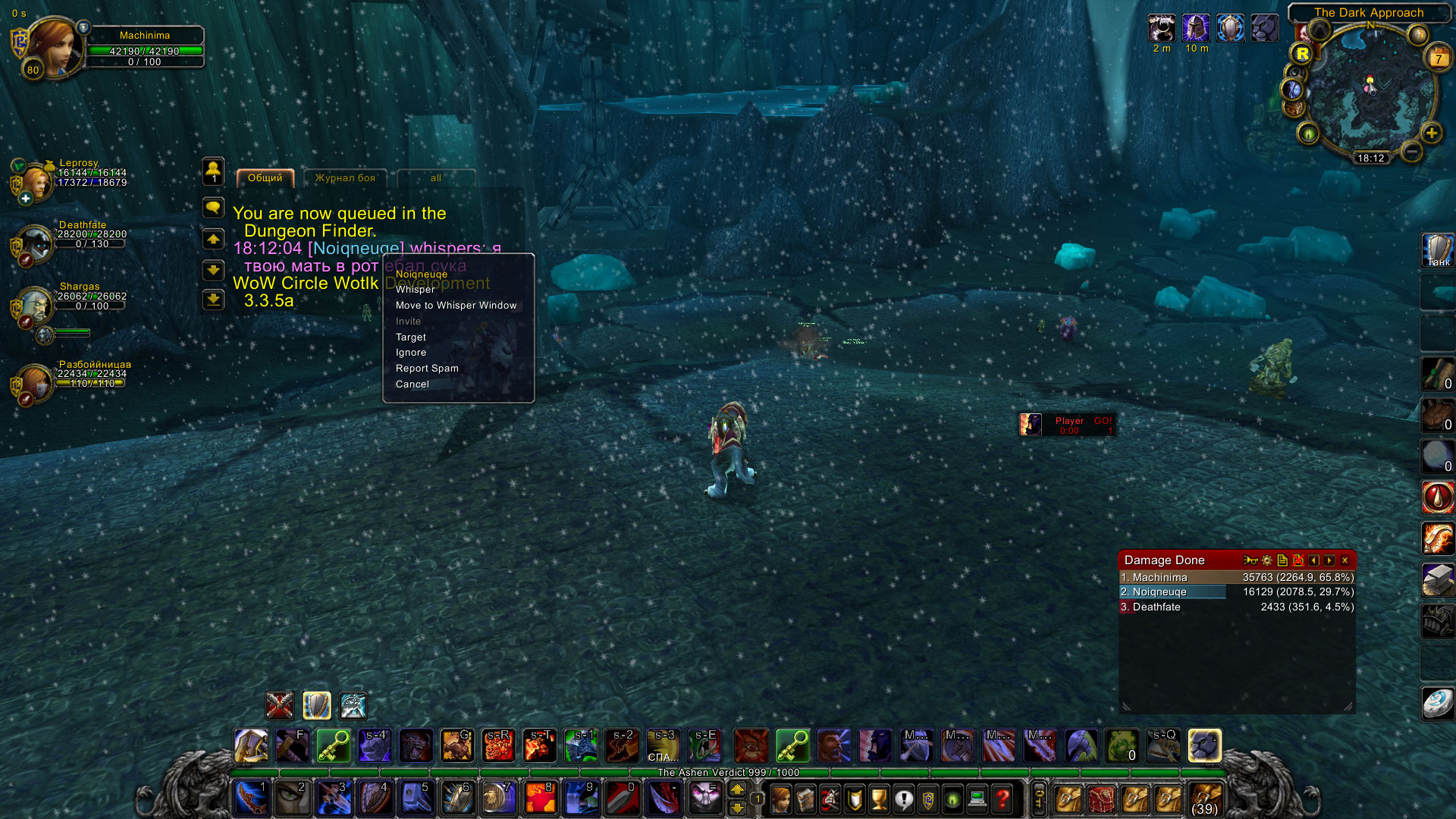Switch to the Общий chat tab
Image resolution: width=1456 pixels, height=819 pixels.
[265, 178]
